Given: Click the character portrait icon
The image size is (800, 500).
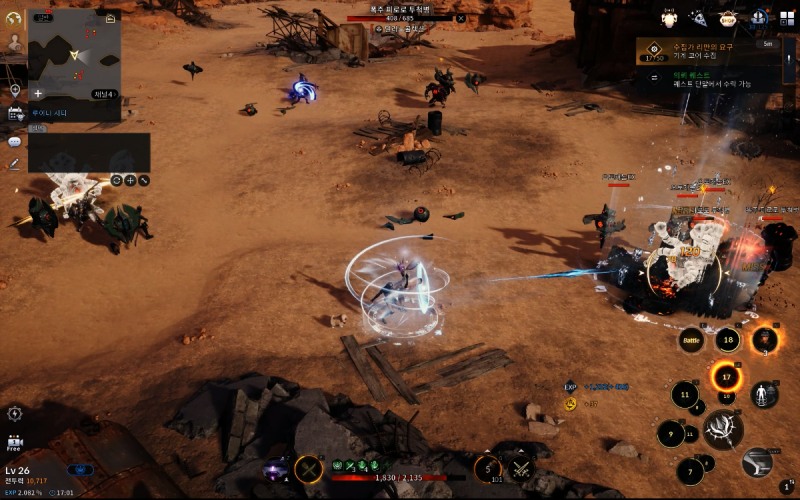Looking at the screenshot, I should 15,43.
